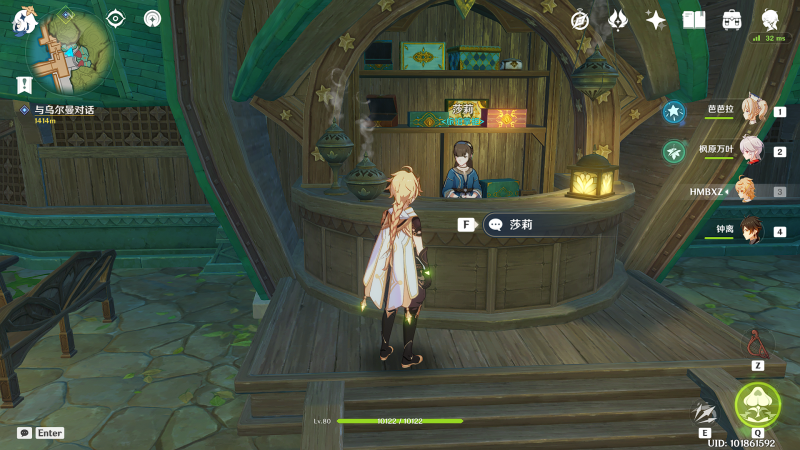Click the round swirl icon near the minimap
800x450 pixels.
(x=152, y=18)
